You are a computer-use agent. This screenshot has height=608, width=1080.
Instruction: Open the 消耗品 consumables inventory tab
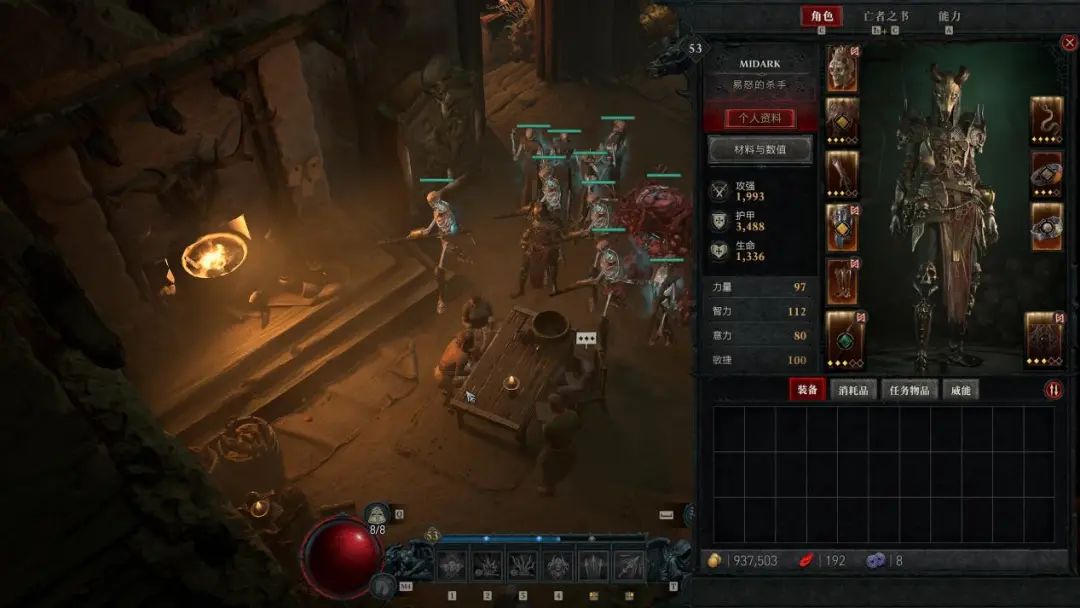[x=853, y=390]
